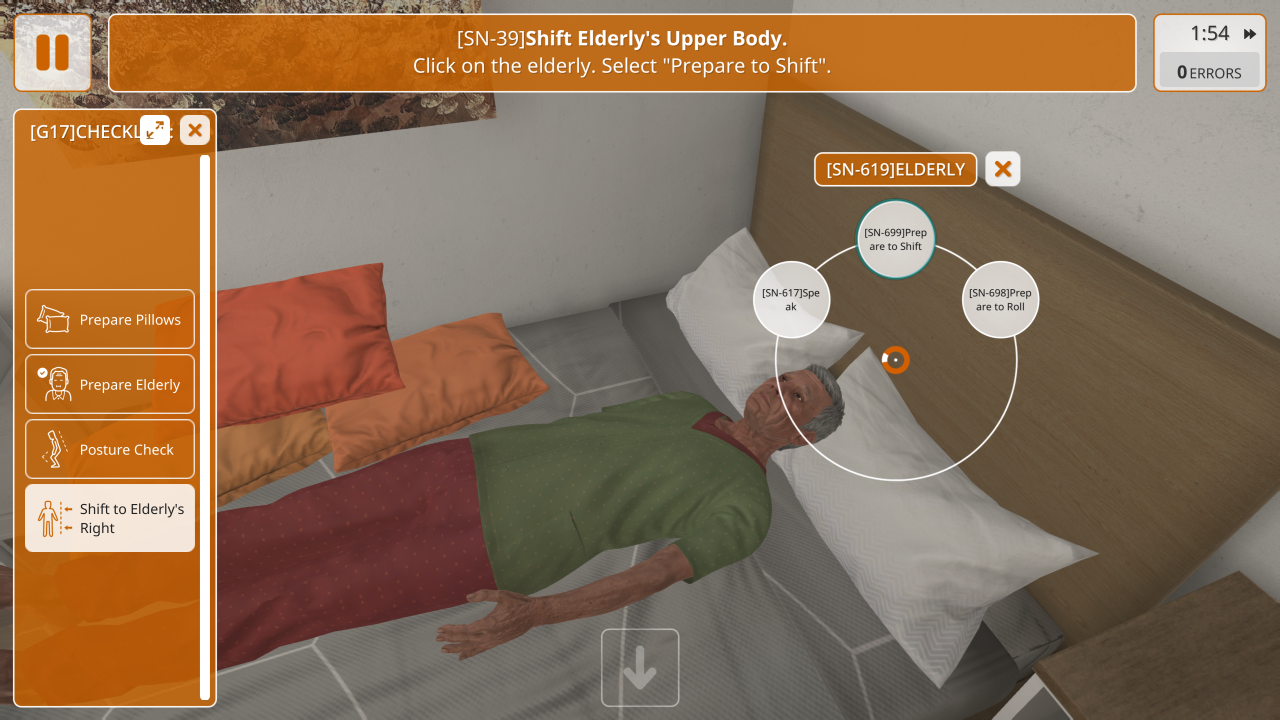Pause the simulation with the pause button
Viewport: 1280px width, 720px height.
[52, 53]
